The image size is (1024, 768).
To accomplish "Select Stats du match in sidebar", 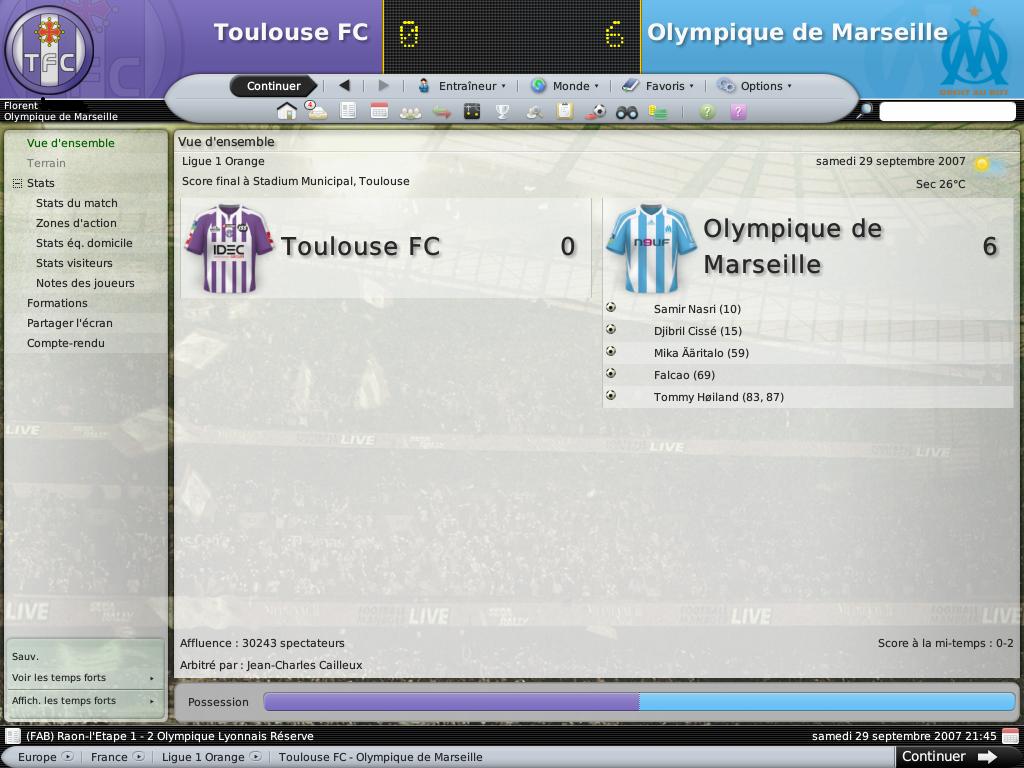I will 77,203.
